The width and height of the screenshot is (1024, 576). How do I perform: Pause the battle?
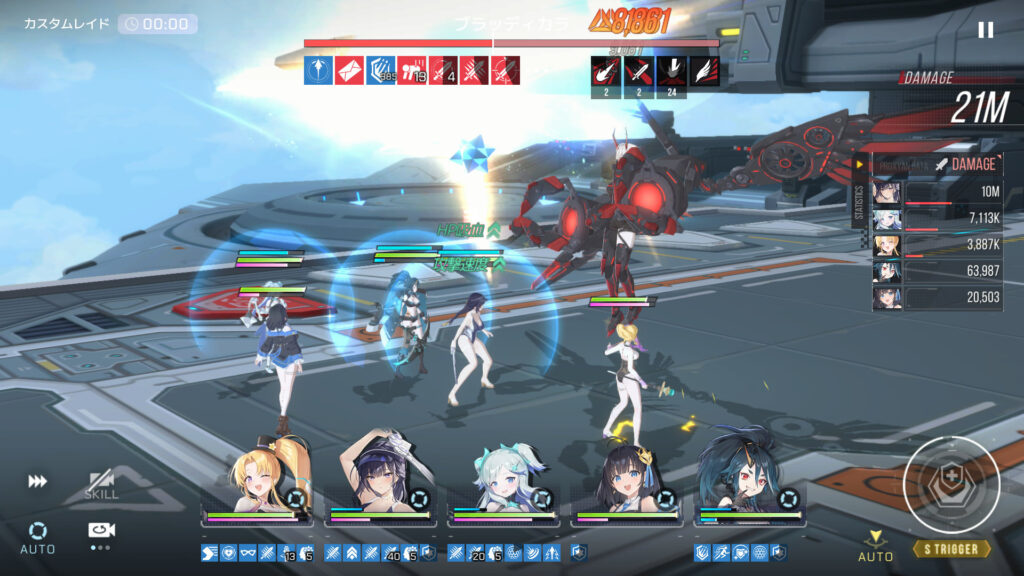pyautogui.click(x=985, y=30)
